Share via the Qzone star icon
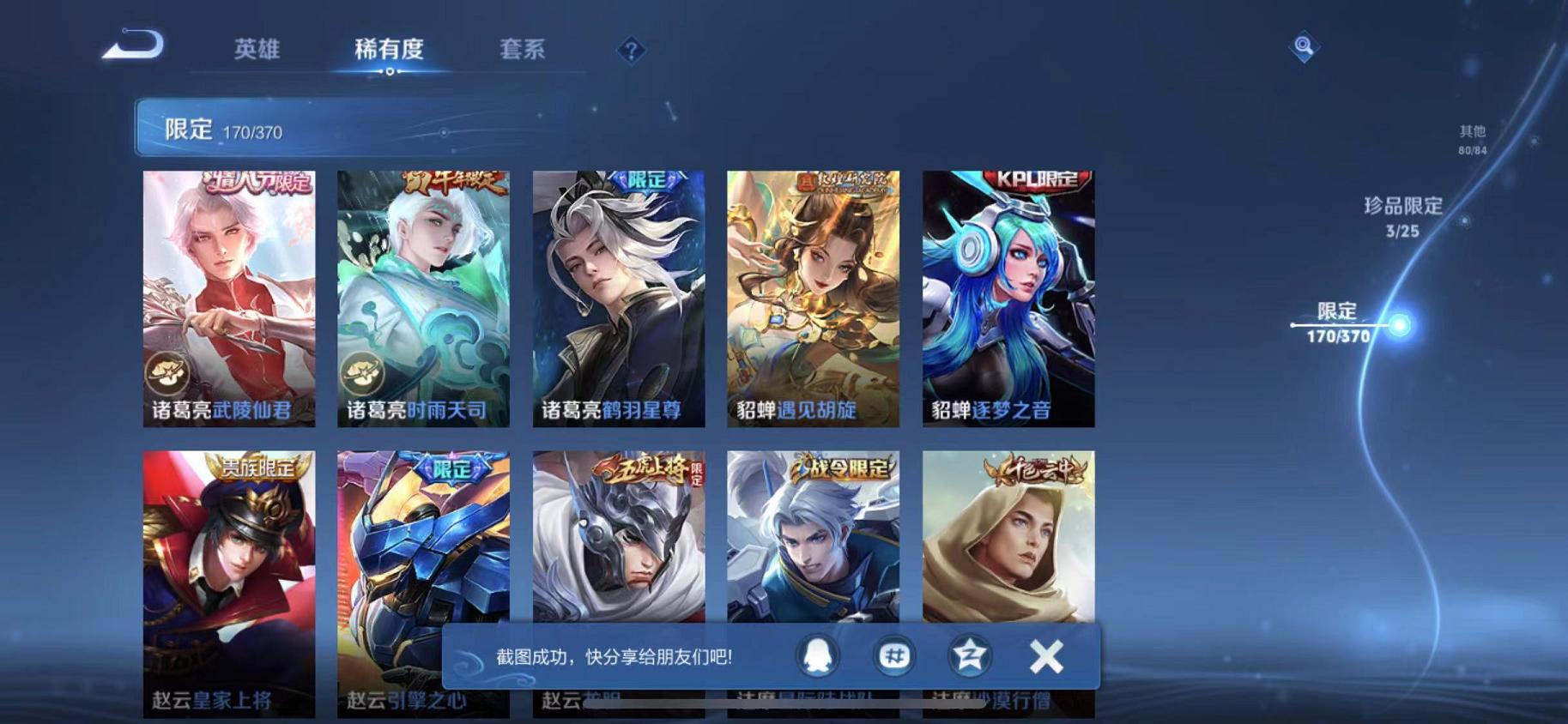Screen dimensions: 1568x724 click(x=968, y=655)
